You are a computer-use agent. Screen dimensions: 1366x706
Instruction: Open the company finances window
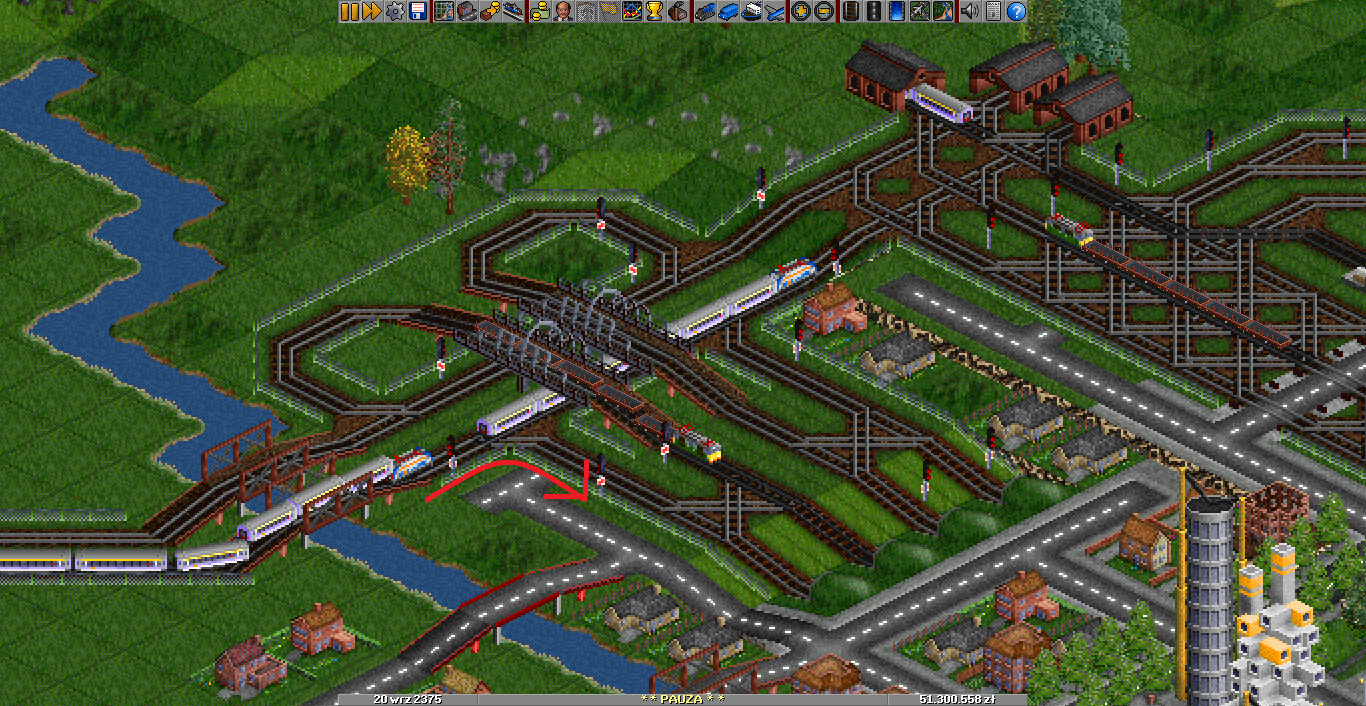tap(540, 11)
